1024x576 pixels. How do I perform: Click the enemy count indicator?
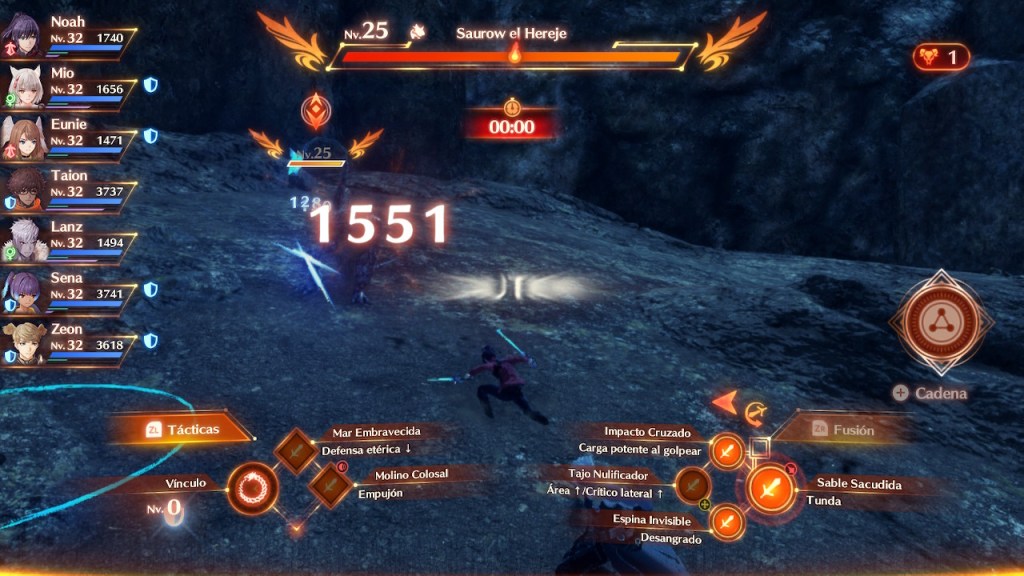[x=941, y=57]
